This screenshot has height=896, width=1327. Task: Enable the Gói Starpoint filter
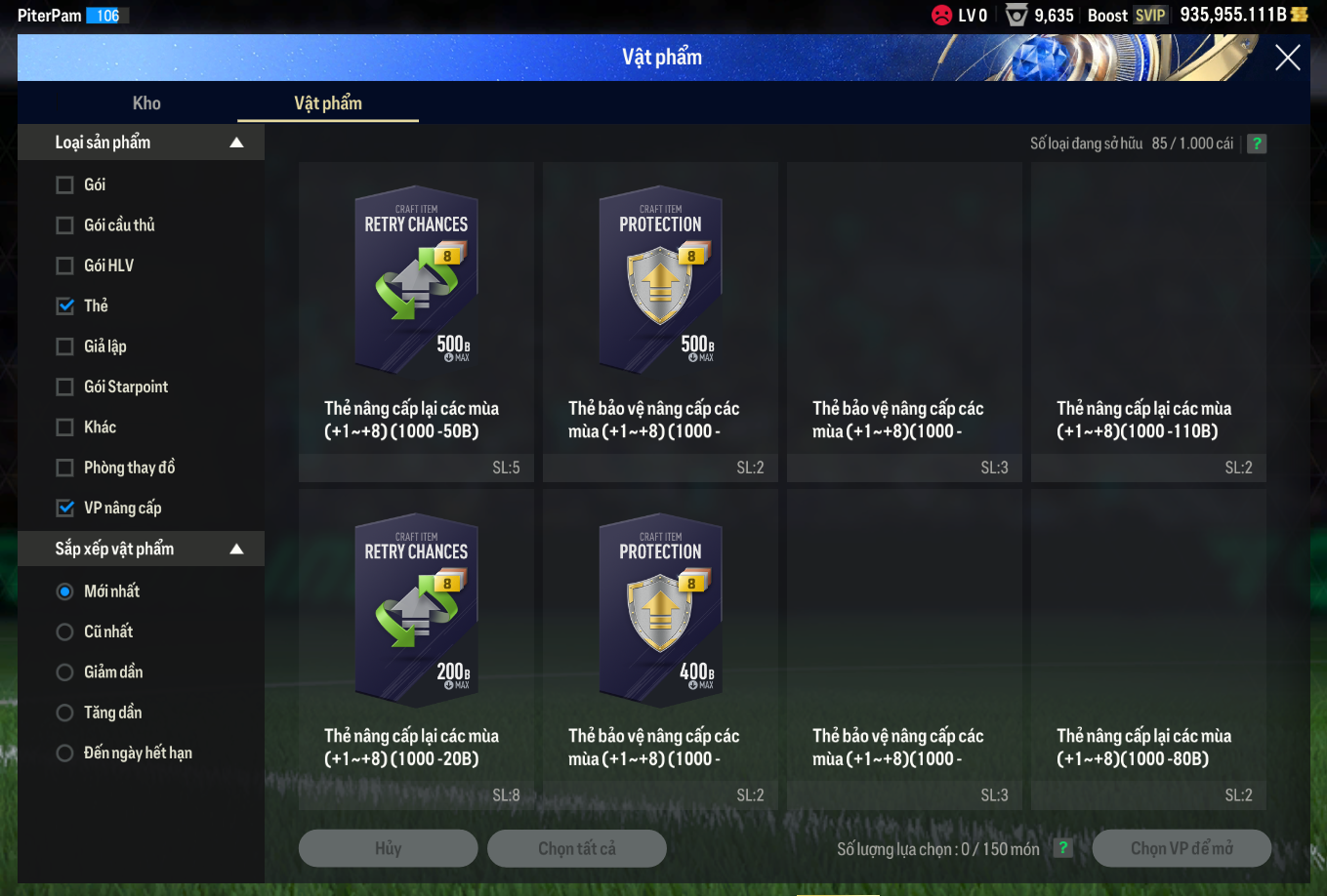point(65,387)
